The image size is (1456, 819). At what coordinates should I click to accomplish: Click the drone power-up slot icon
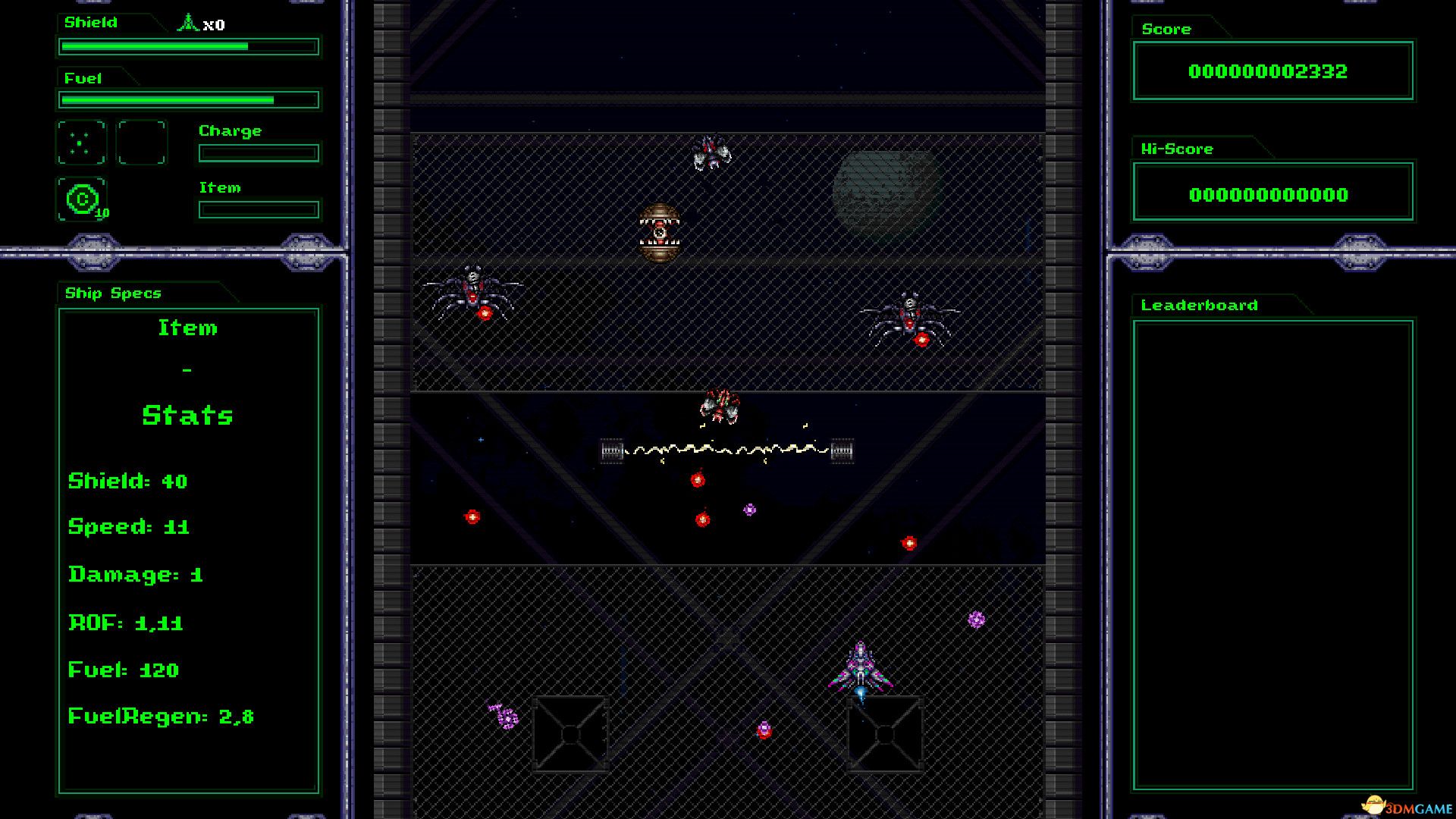point(81,143)
